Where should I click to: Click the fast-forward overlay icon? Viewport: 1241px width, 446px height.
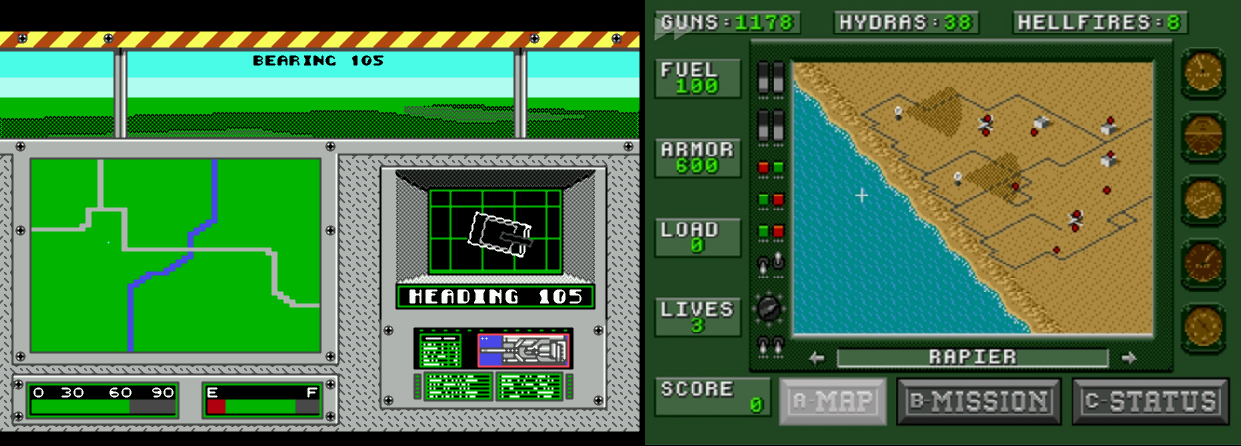[674, 27]
